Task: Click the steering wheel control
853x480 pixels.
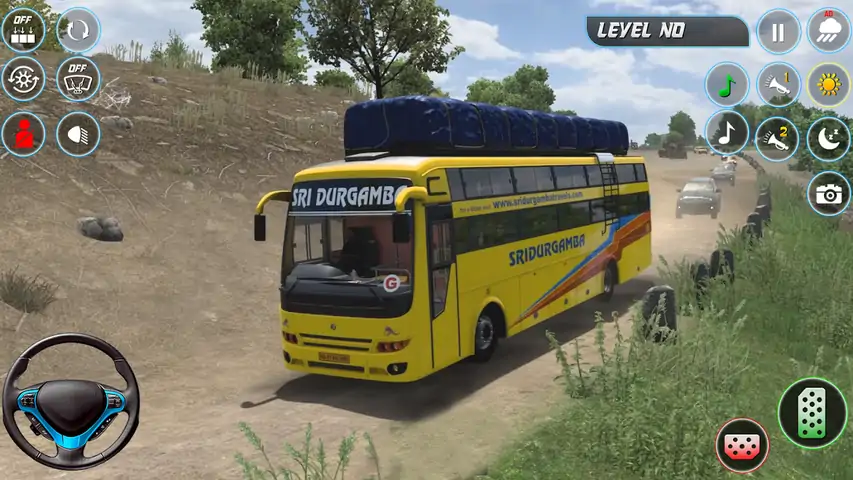Action: coord(70,402)
